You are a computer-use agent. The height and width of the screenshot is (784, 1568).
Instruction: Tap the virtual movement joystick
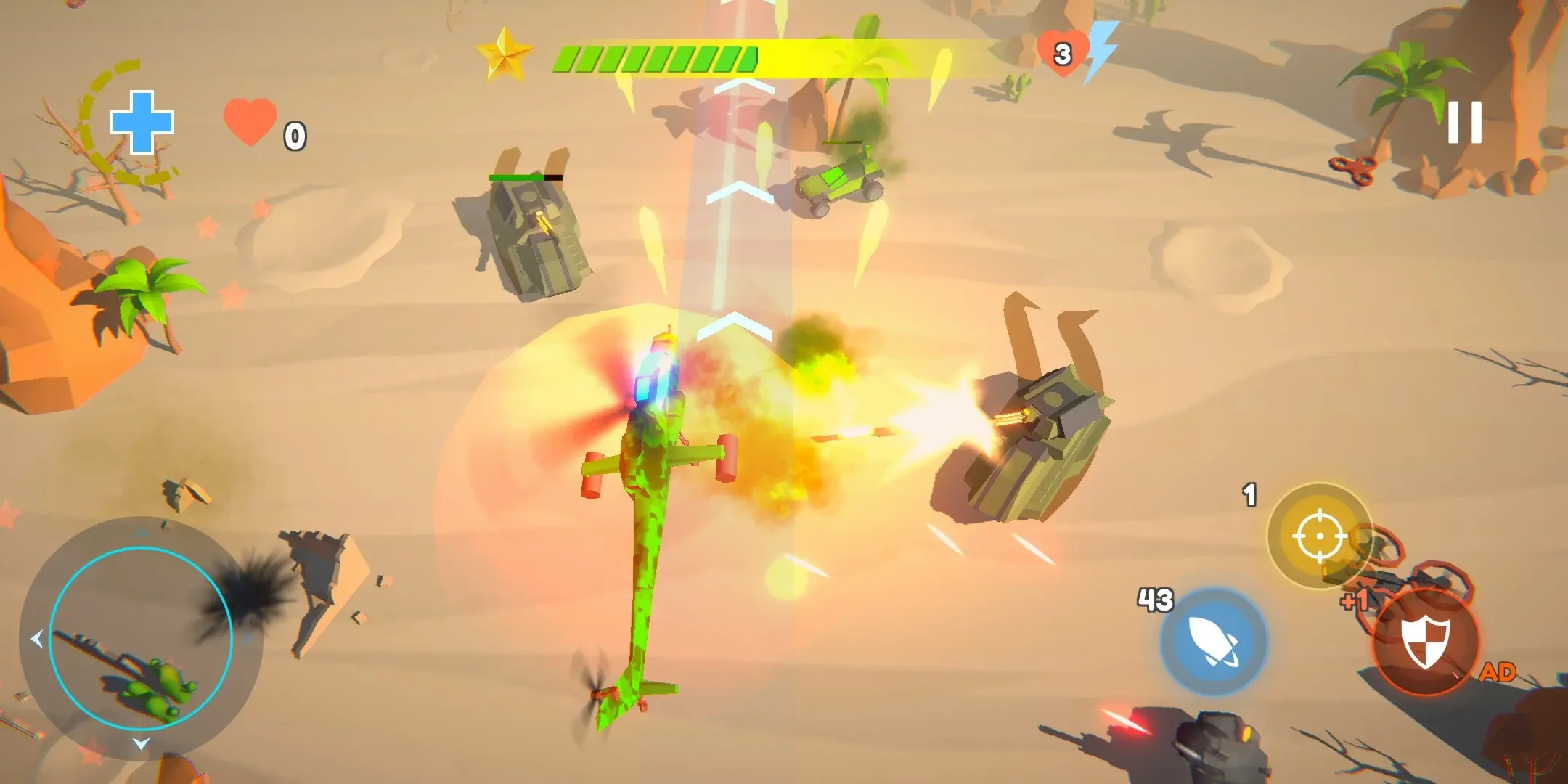[x=141, y=638]
